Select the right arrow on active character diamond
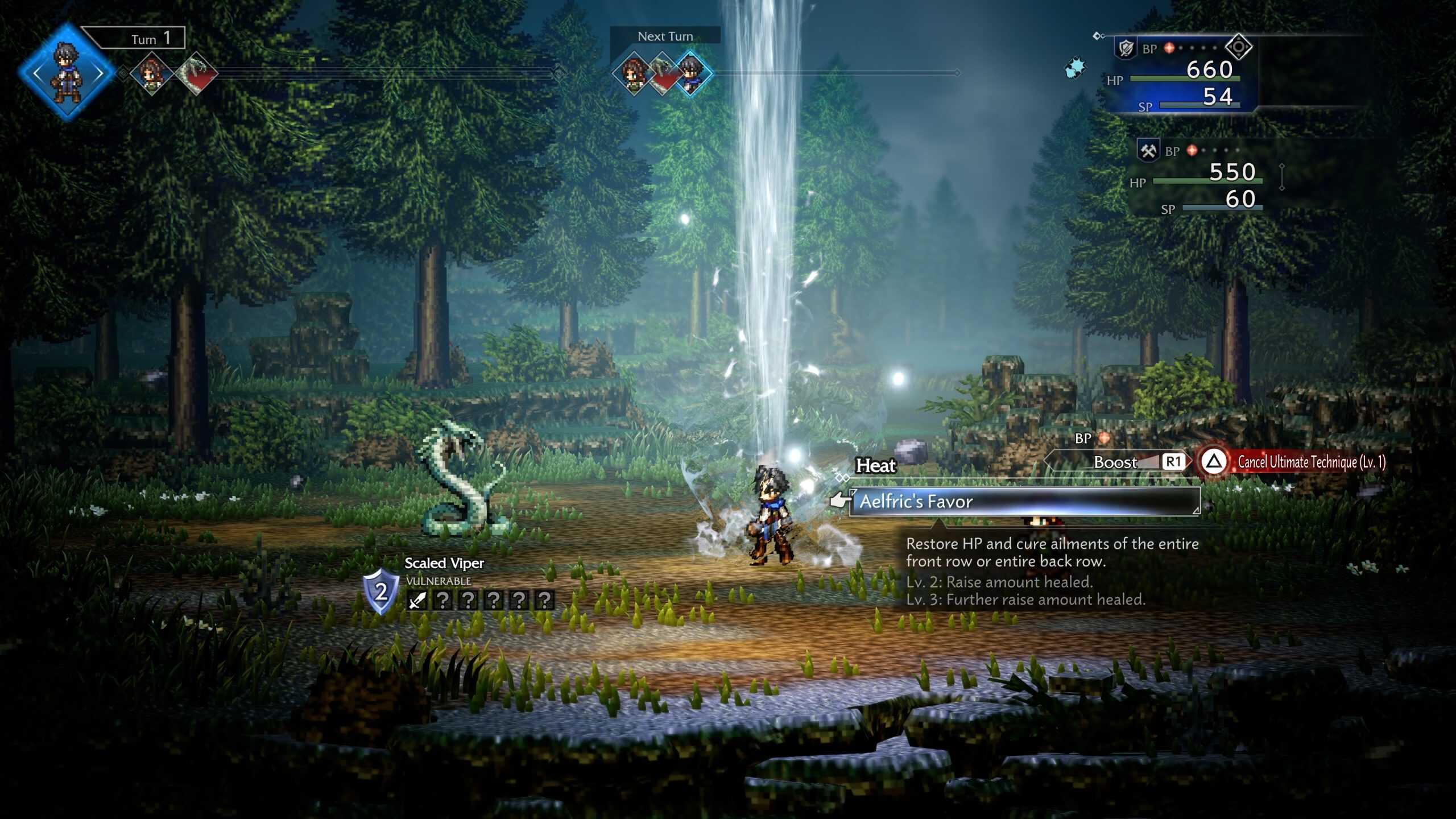Screen dimensions: 1456x819 pyautogui.click(x=98, y=73)
